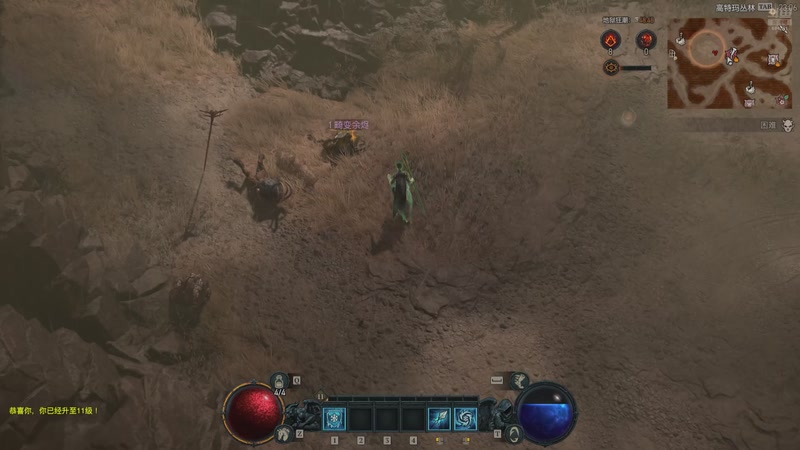The image size is (800, 450).
Task: Select the Helltide red orb counter icon
Action: (645, 39)
